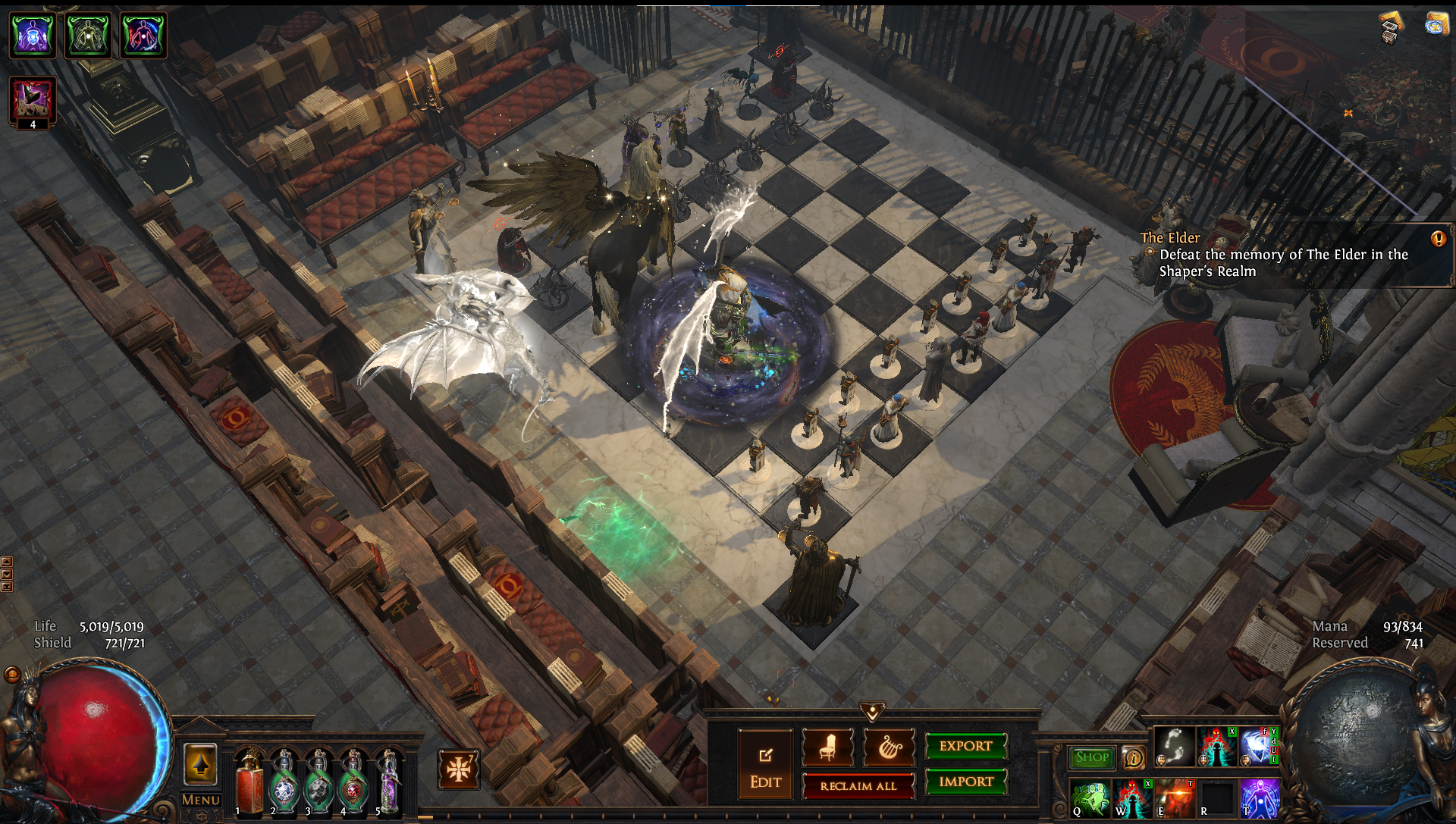Open hideout Edit mode

(765, 764)
